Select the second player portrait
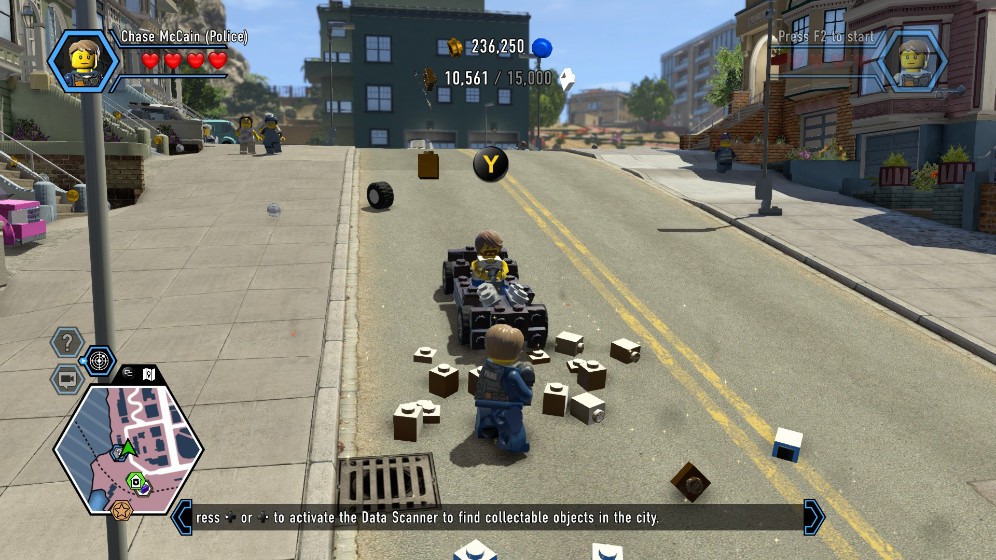The width and height of the screenshot is (996, 560). coord(912,60)
